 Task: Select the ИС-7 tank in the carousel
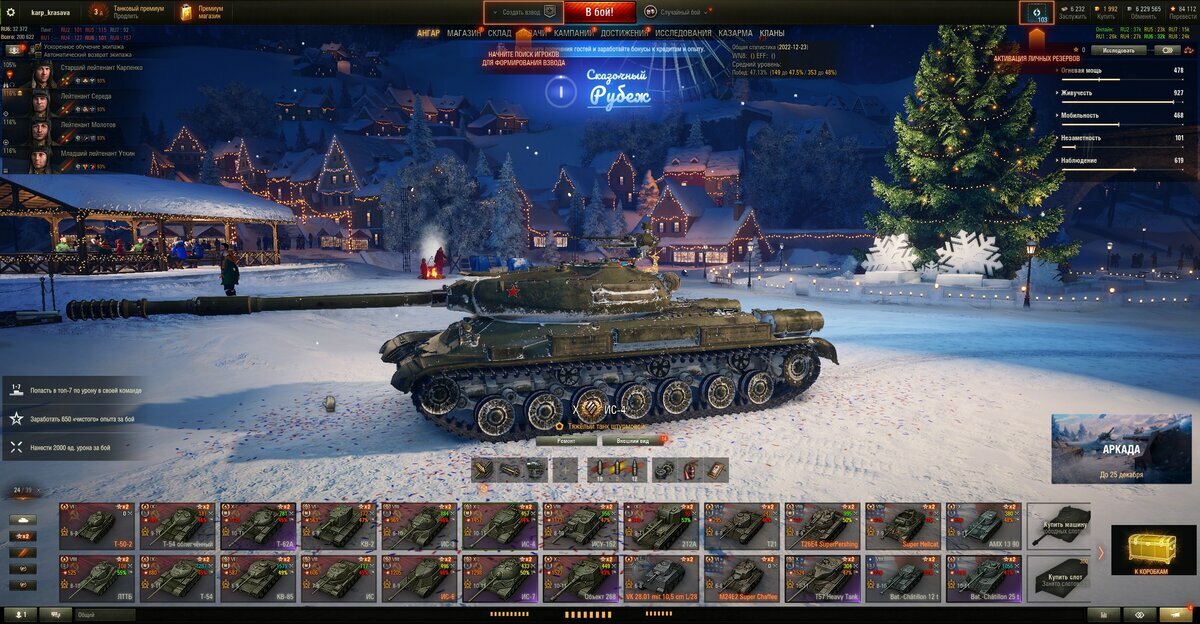click(x=499, y=579)
